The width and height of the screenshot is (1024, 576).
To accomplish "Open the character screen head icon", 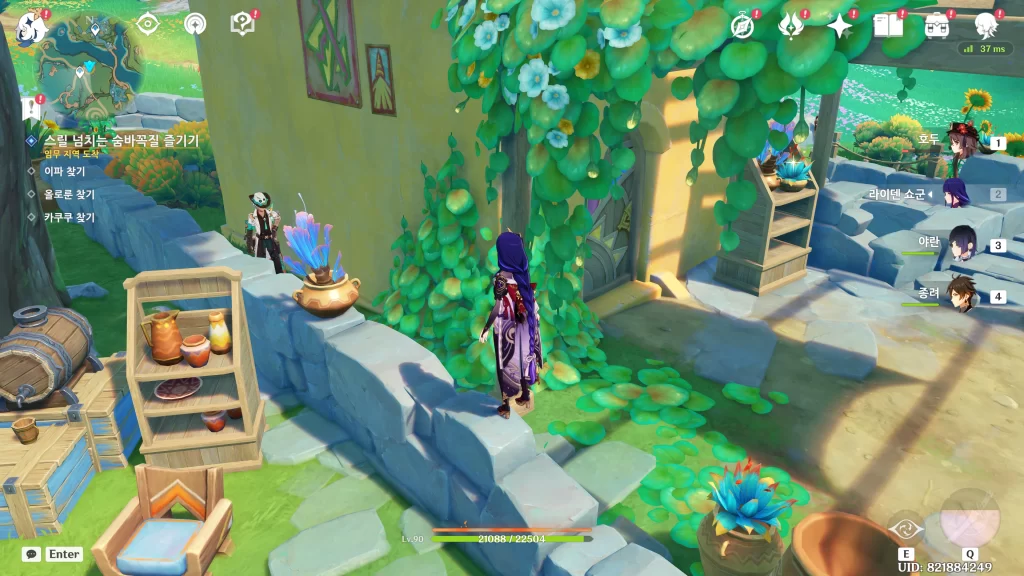I will pos(986,24).
